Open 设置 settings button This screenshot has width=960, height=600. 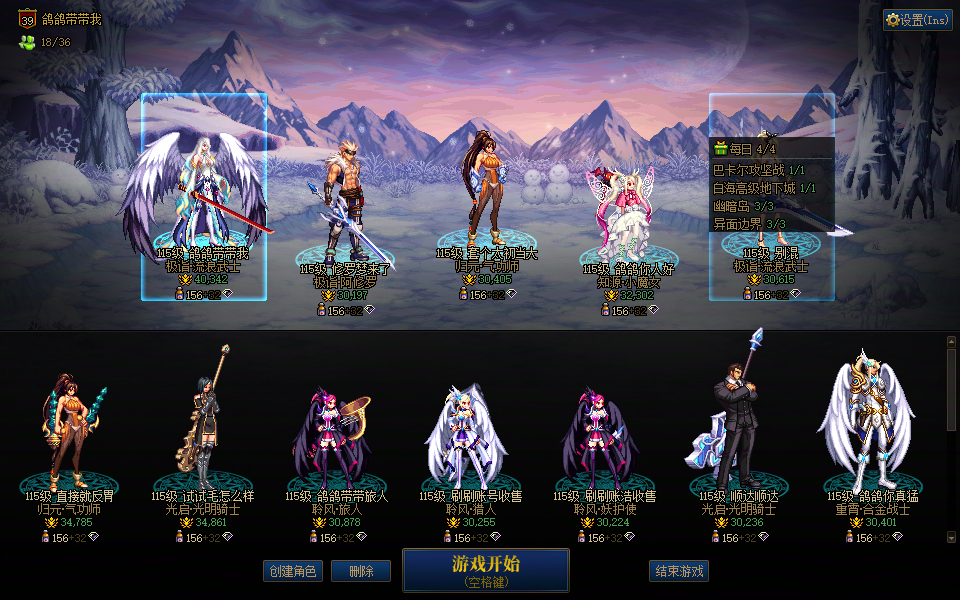[917, 20]
